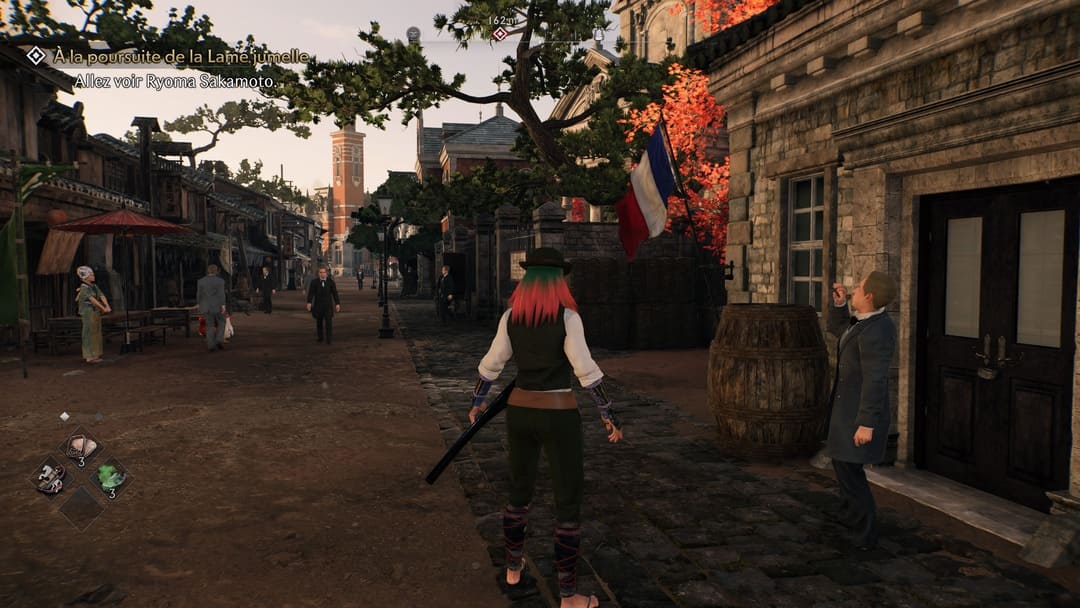The image size is (1080, 608).
Task: Select the top quick-item slot with count 3
Action: pos(82,447)
